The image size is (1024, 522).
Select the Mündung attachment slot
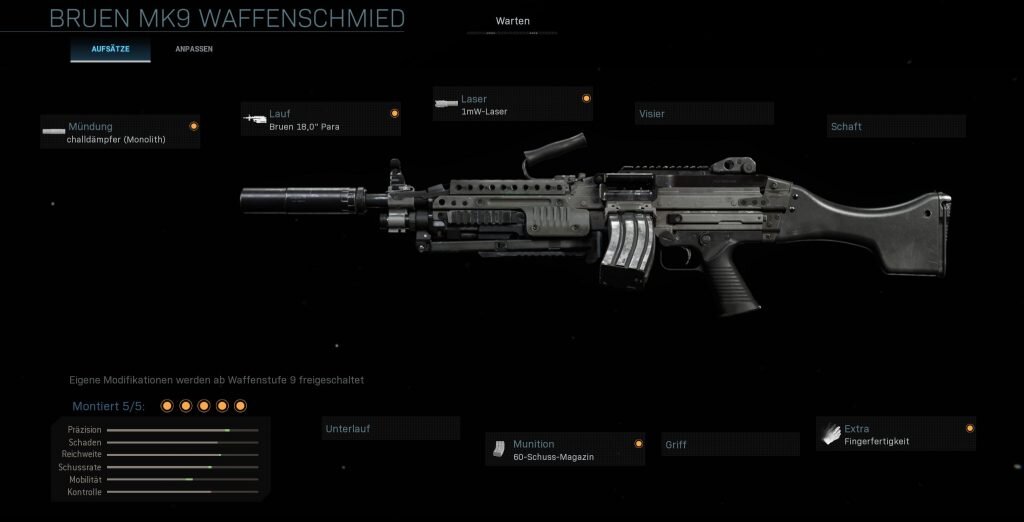tap(120, 132)
